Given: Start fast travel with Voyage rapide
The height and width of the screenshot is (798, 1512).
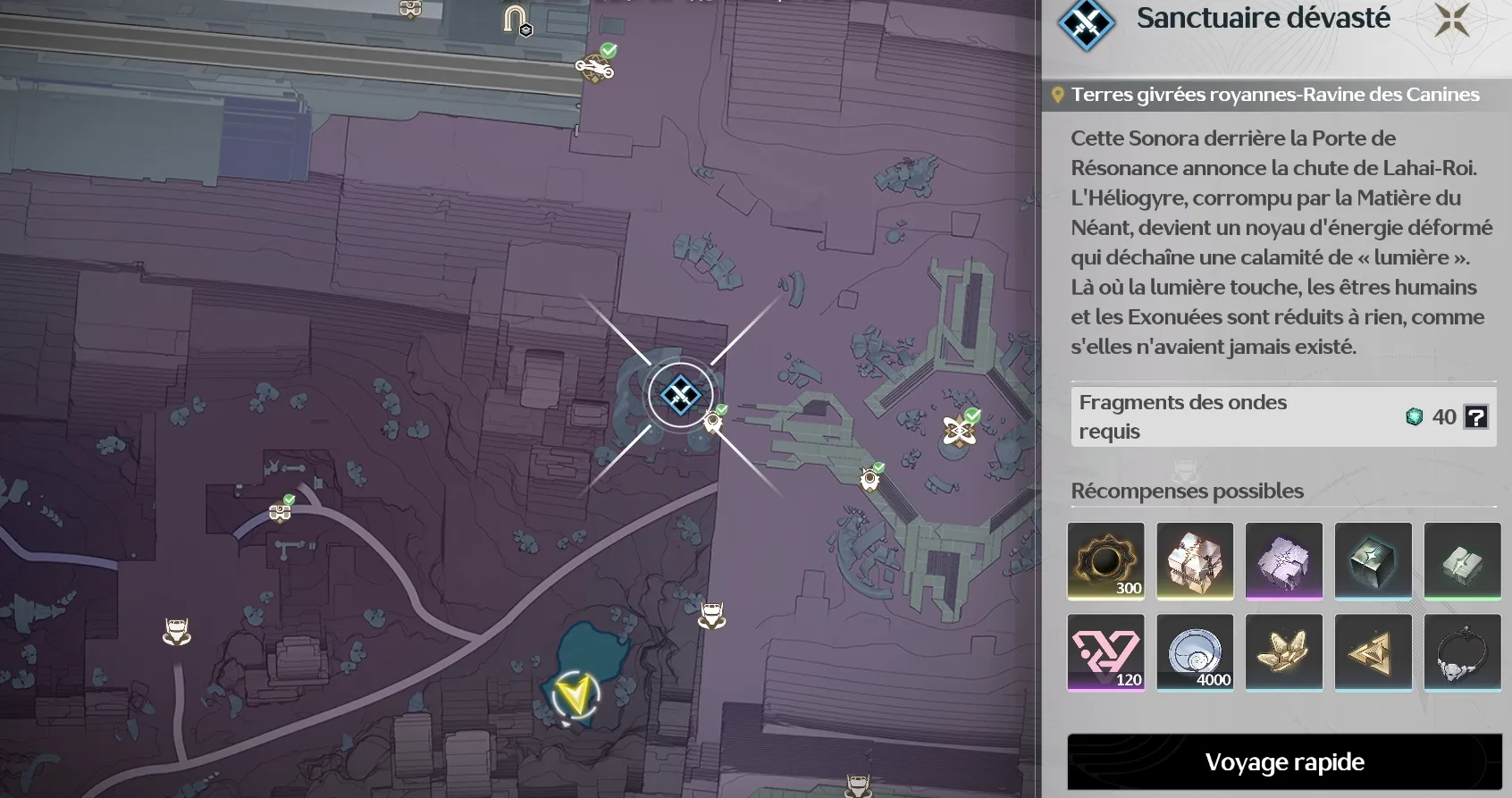Looking at the screenshot, I should click(x=1284, y=762).
